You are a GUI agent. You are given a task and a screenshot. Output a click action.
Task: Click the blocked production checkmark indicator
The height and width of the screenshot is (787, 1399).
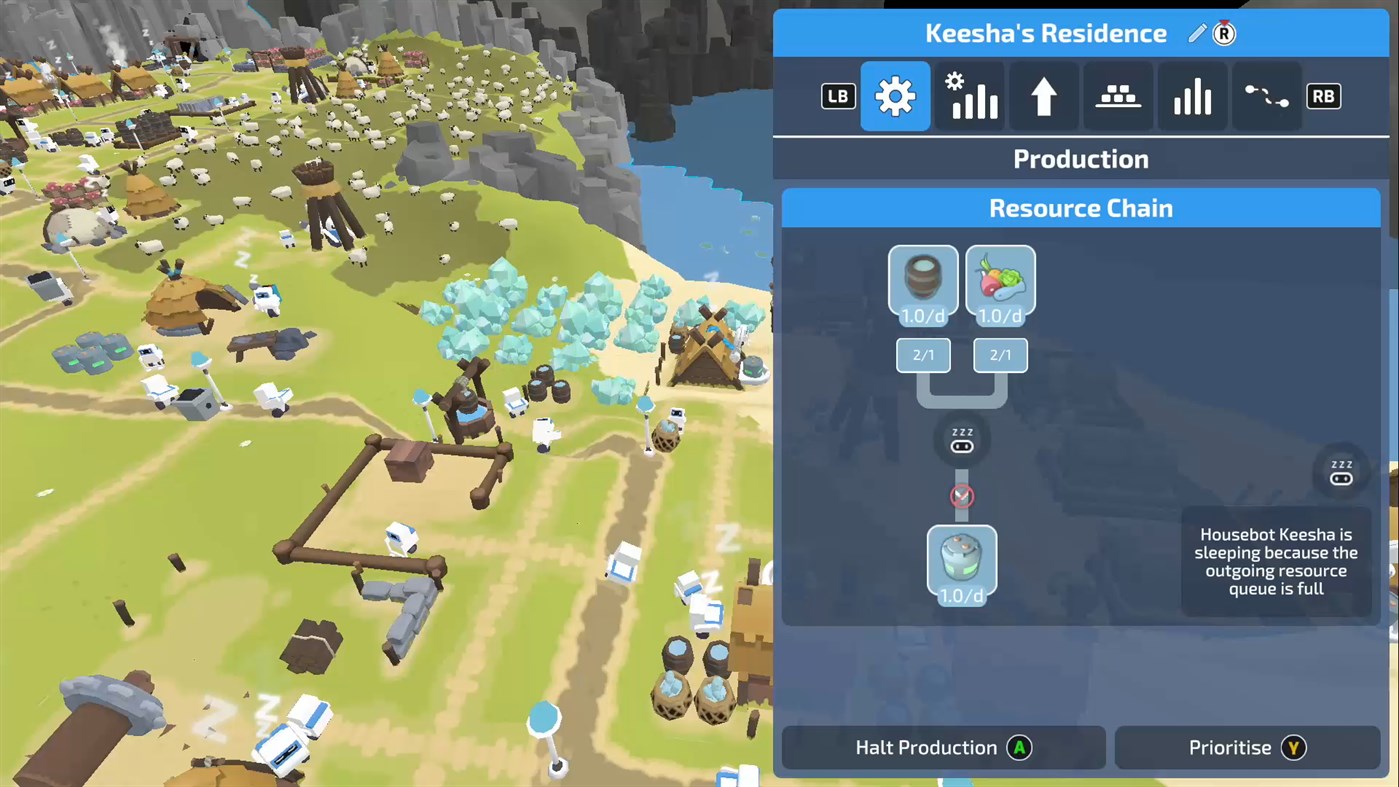(961, 496)
